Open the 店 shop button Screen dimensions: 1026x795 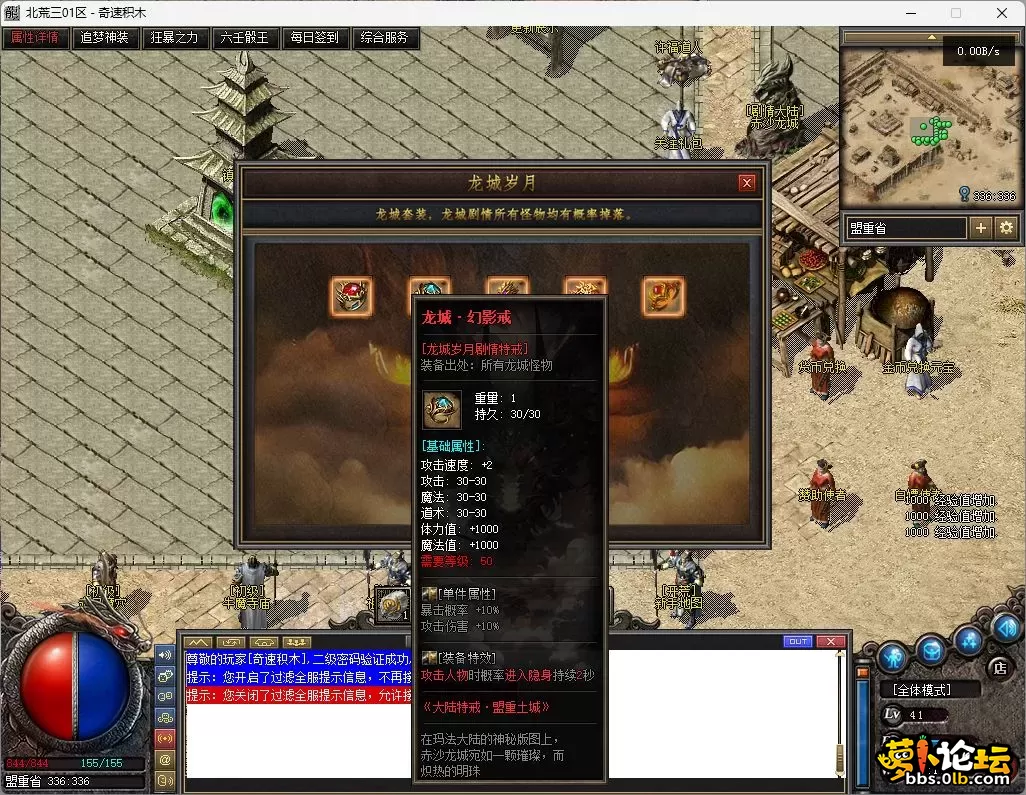click(x=998, y=667)
